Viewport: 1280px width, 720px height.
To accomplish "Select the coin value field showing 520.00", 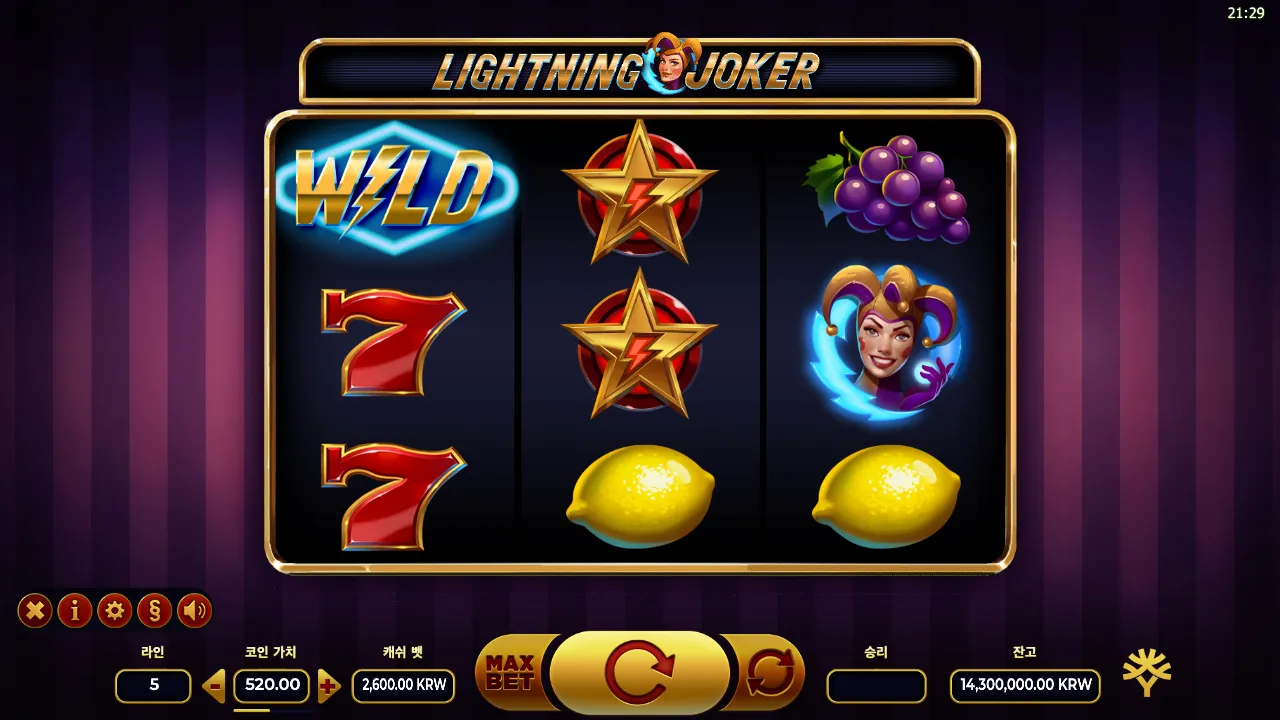I will tap(271, 686).
